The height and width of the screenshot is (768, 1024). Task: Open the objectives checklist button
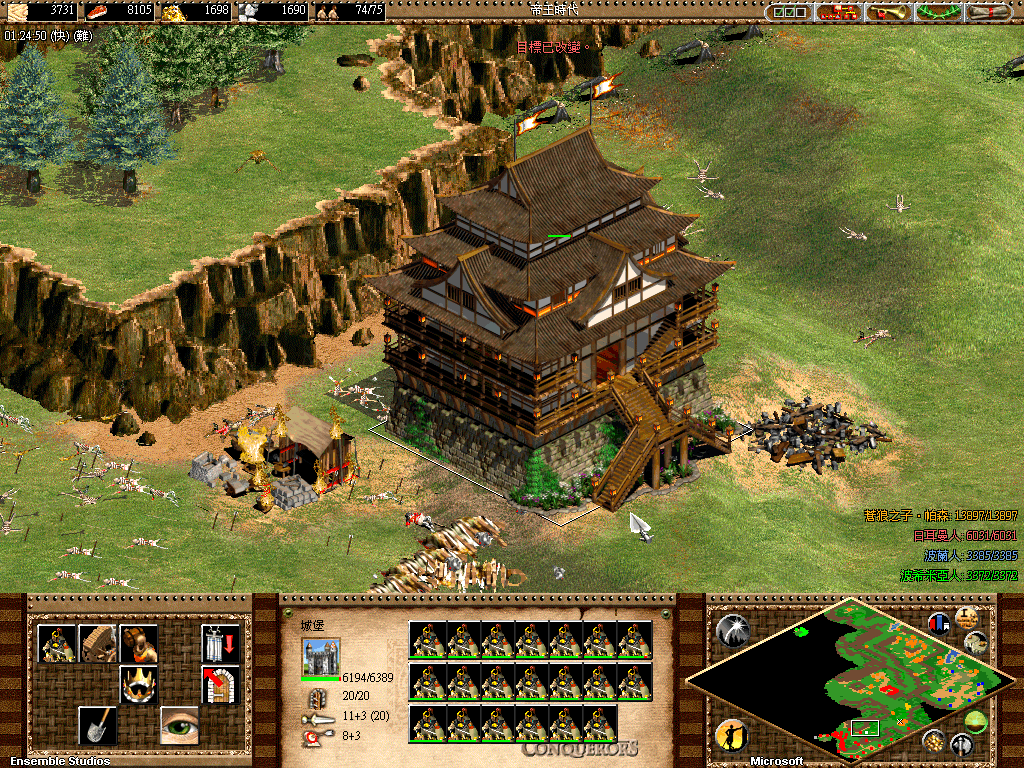(791, 12)
